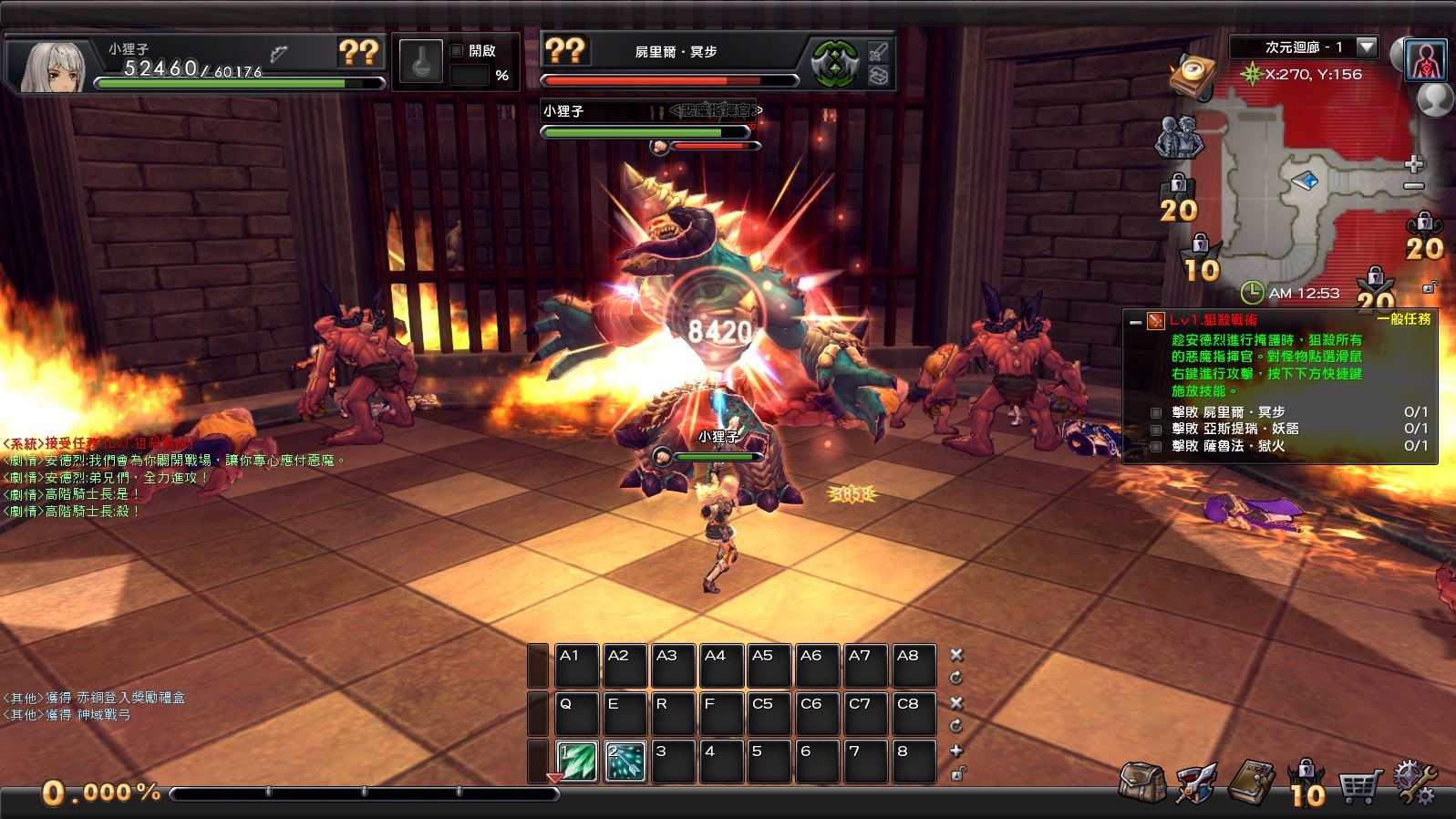Open the sword and shield equipment menu
The width and height of the screenshot is (1456, 819).
click(1196, 783)
